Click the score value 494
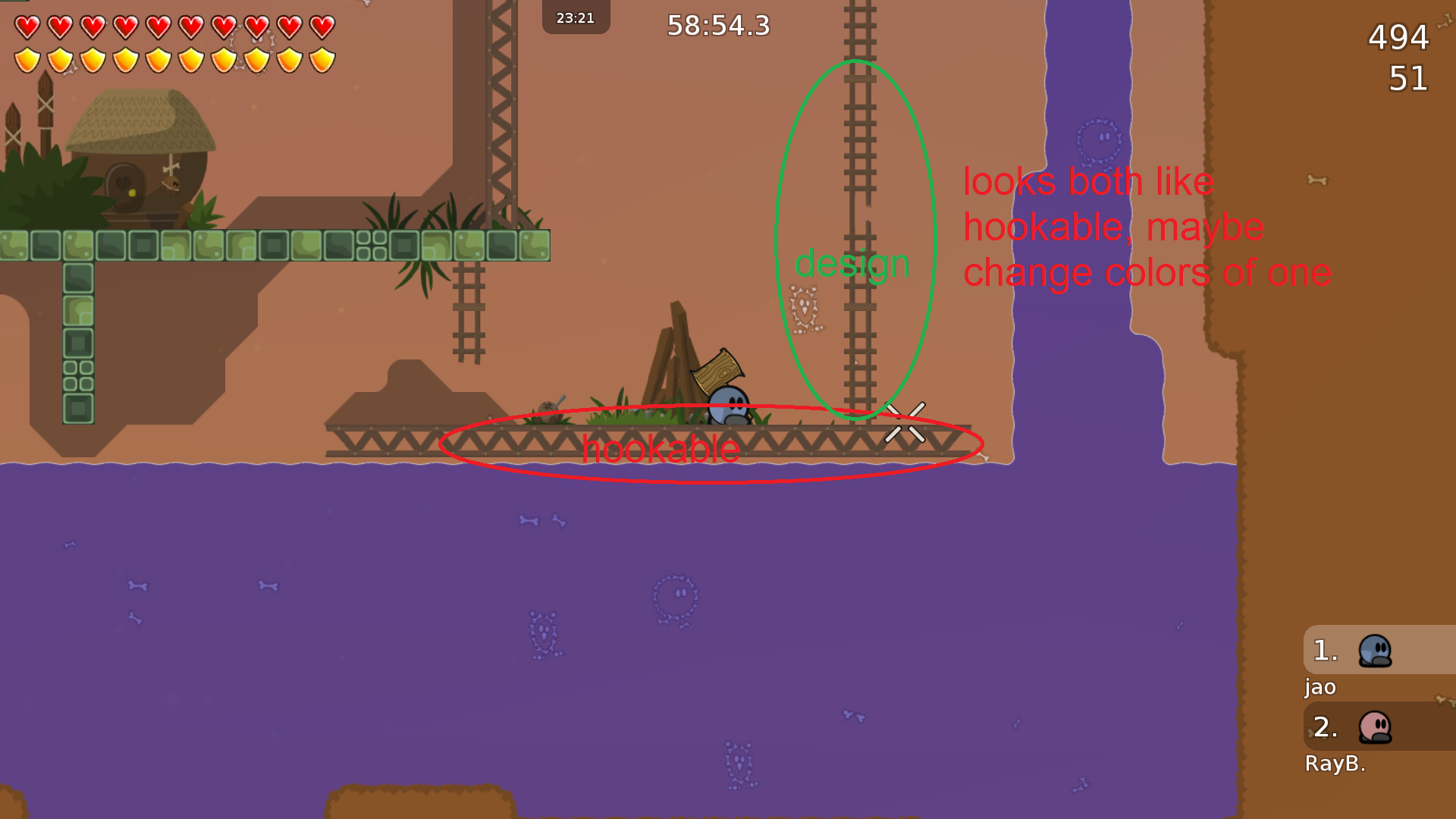This screenshot has height=819, width=1456. (x=1398, y=38)
